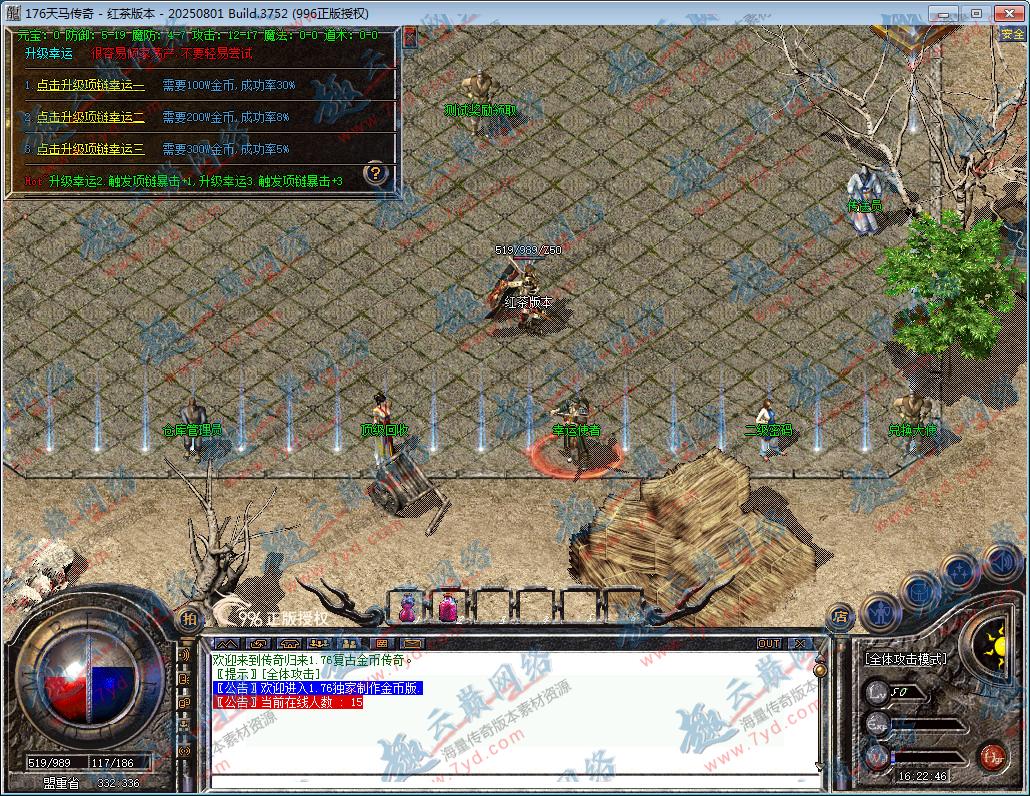The height and width of the screenshot is (796, 1030).
Task: Choose 点击升级项链幸运三 upgrade option
Action: click(x=90, y=149)
